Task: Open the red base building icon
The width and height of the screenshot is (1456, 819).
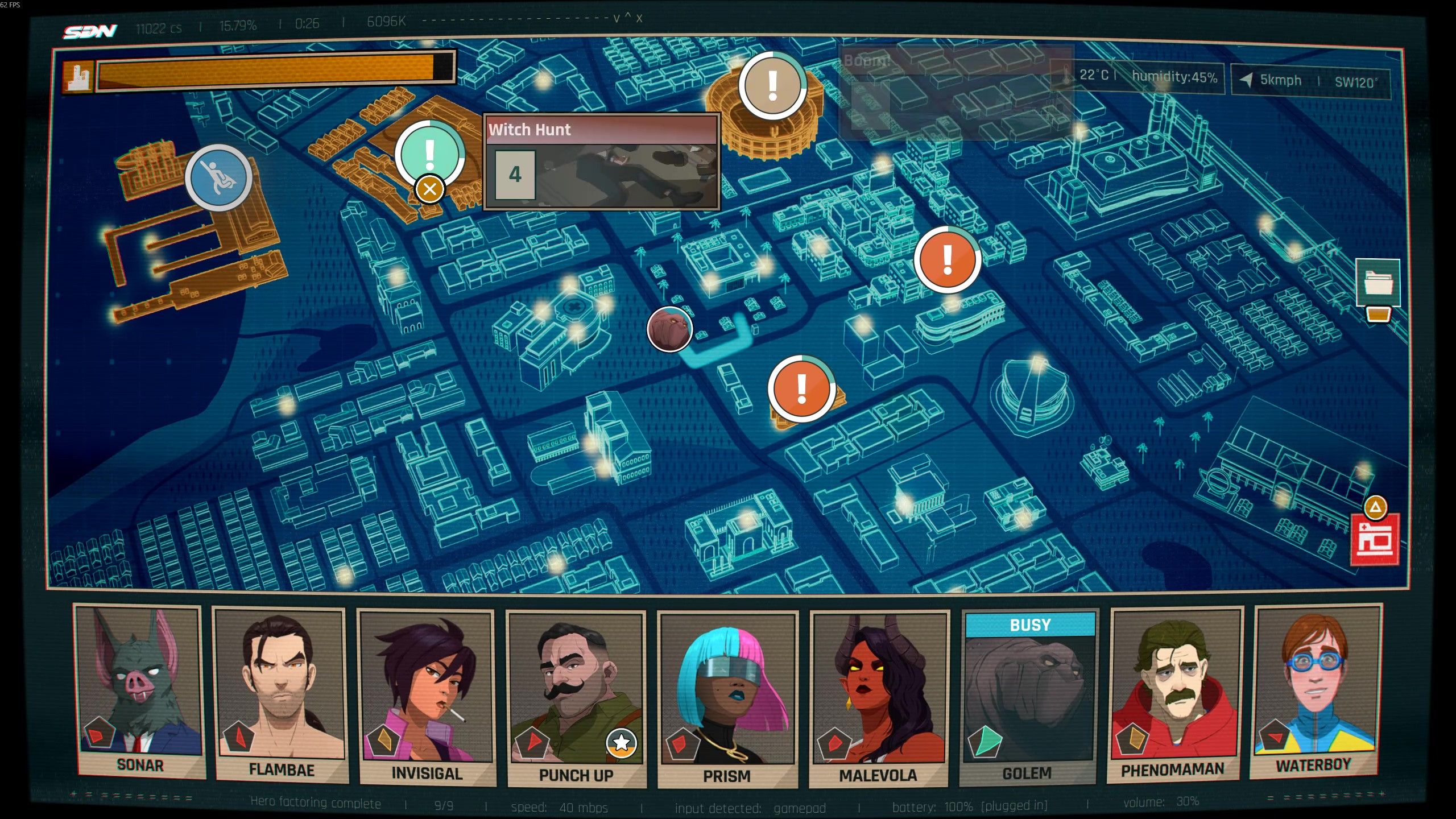Action: tap(1374, 539)
